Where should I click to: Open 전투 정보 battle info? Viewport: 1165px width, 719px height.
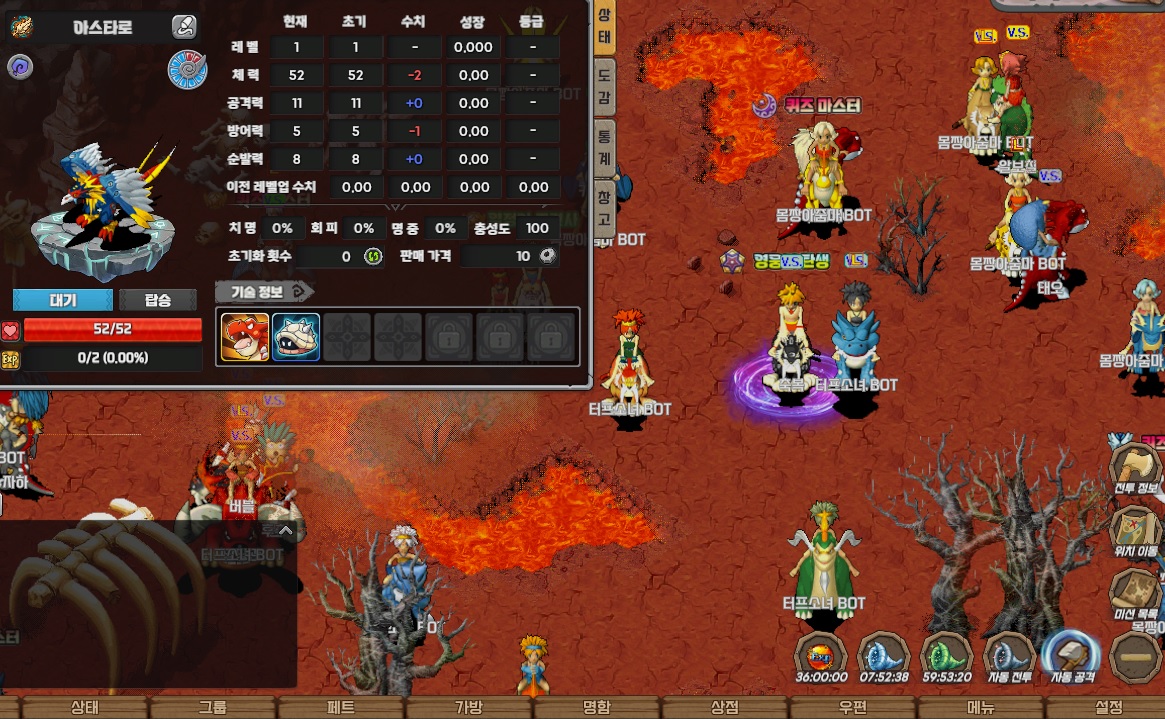coord(1134,469)
